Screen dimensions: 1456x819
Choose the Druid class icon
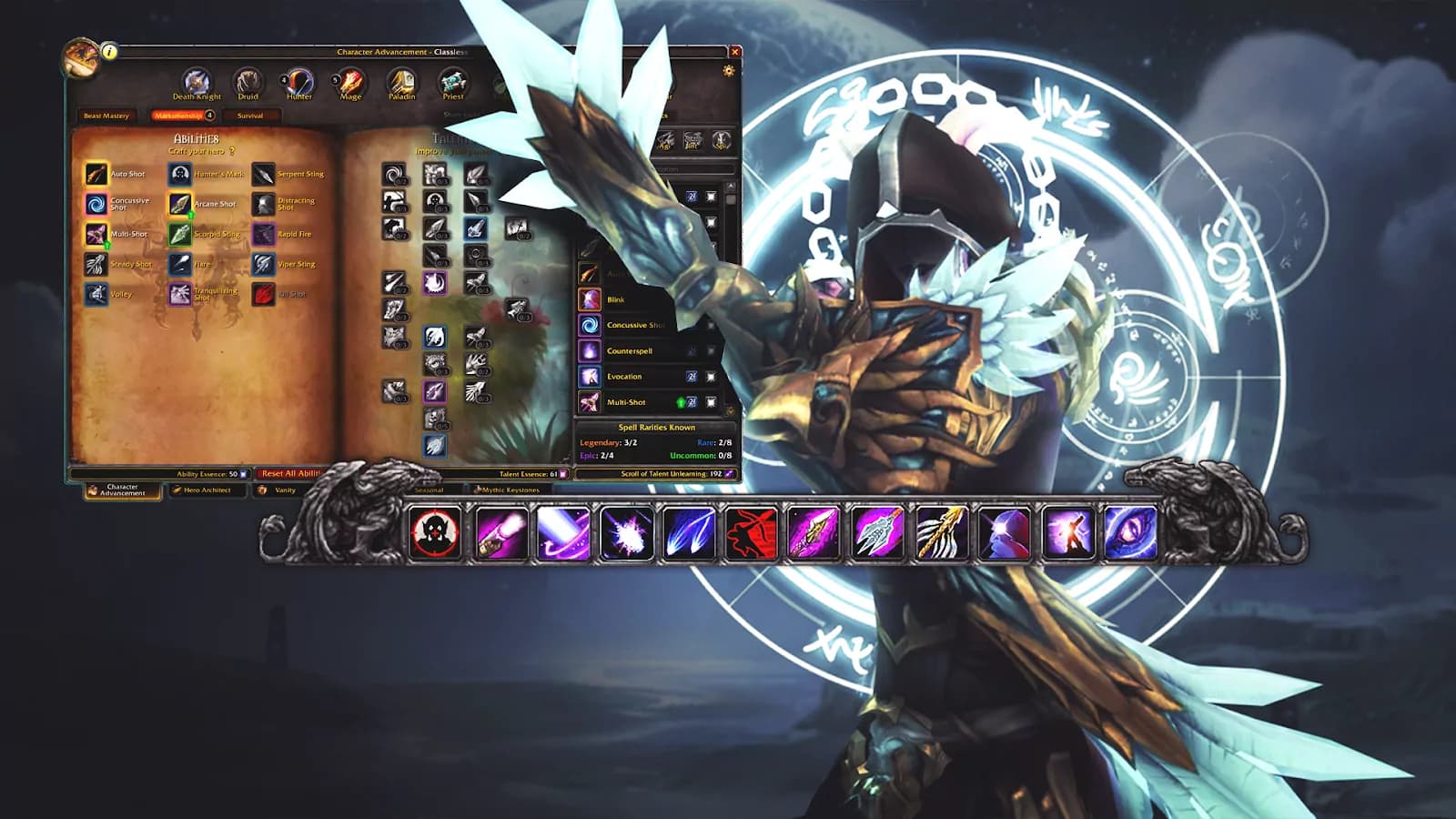point(248,82)
